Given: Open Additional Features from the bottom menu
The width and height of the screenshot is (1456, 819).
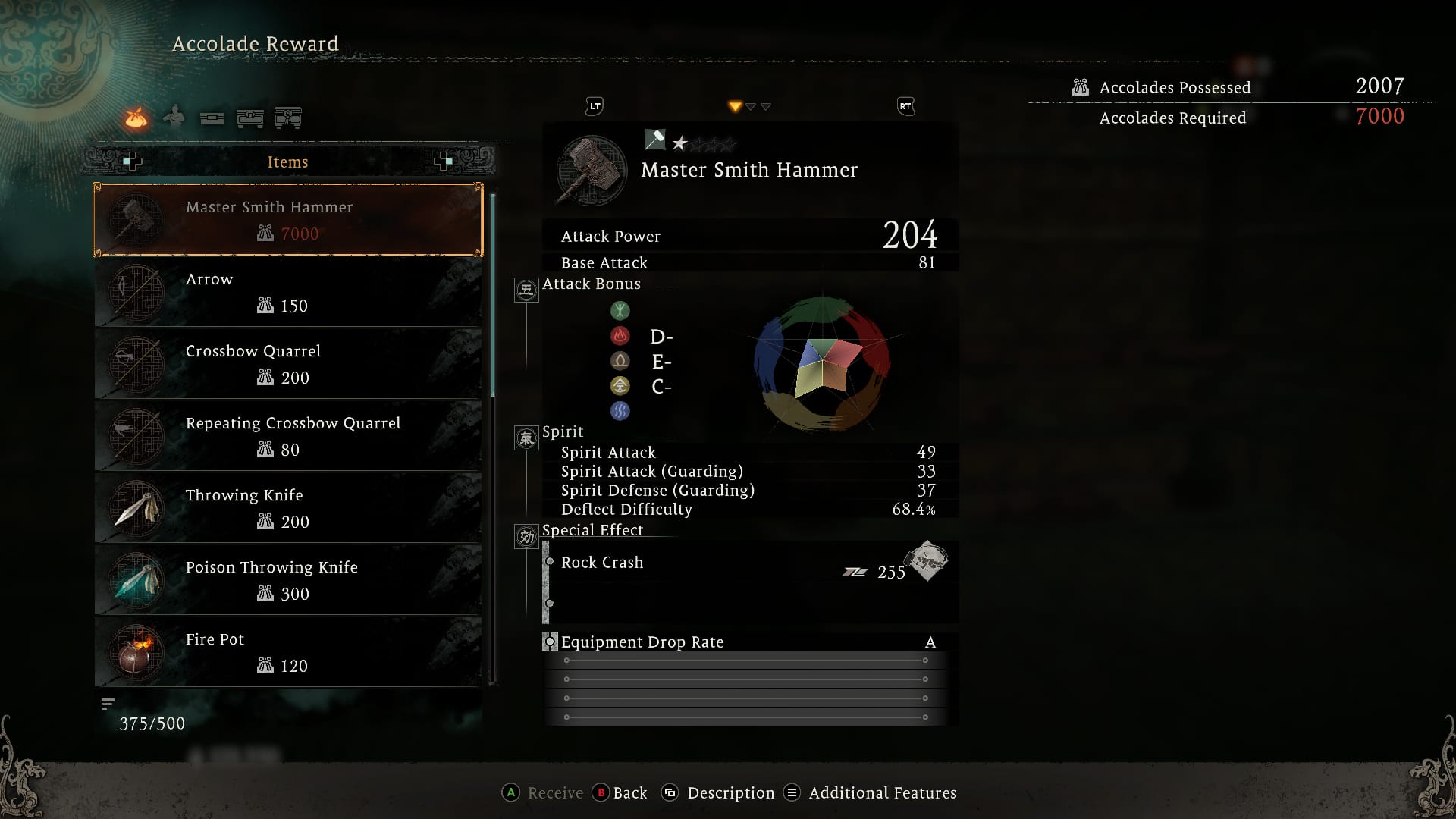Looking at the screenshot, I should (x=882, y=792).
